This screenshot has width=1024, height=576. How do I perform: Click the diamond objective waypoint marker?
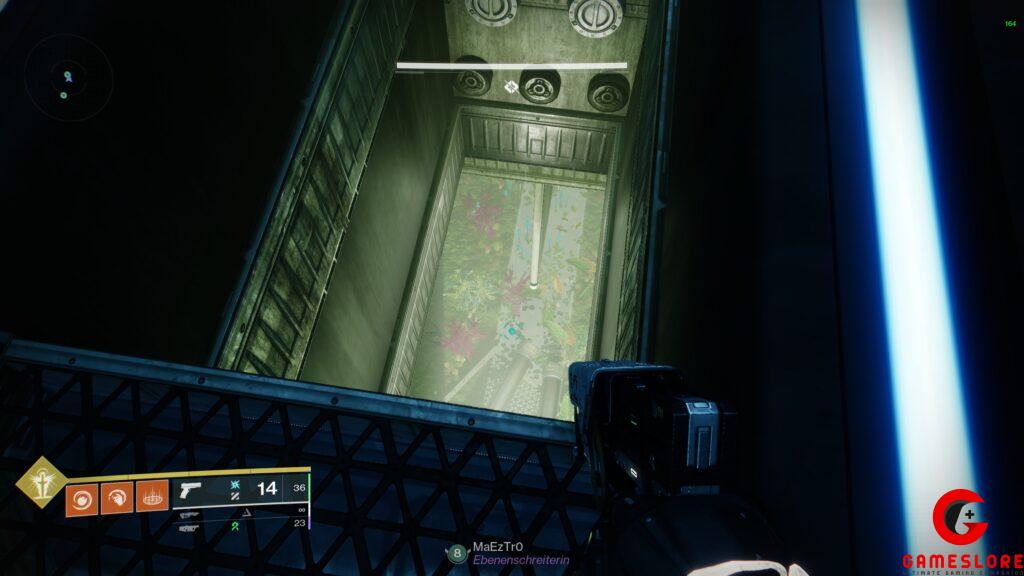point(511,87)
